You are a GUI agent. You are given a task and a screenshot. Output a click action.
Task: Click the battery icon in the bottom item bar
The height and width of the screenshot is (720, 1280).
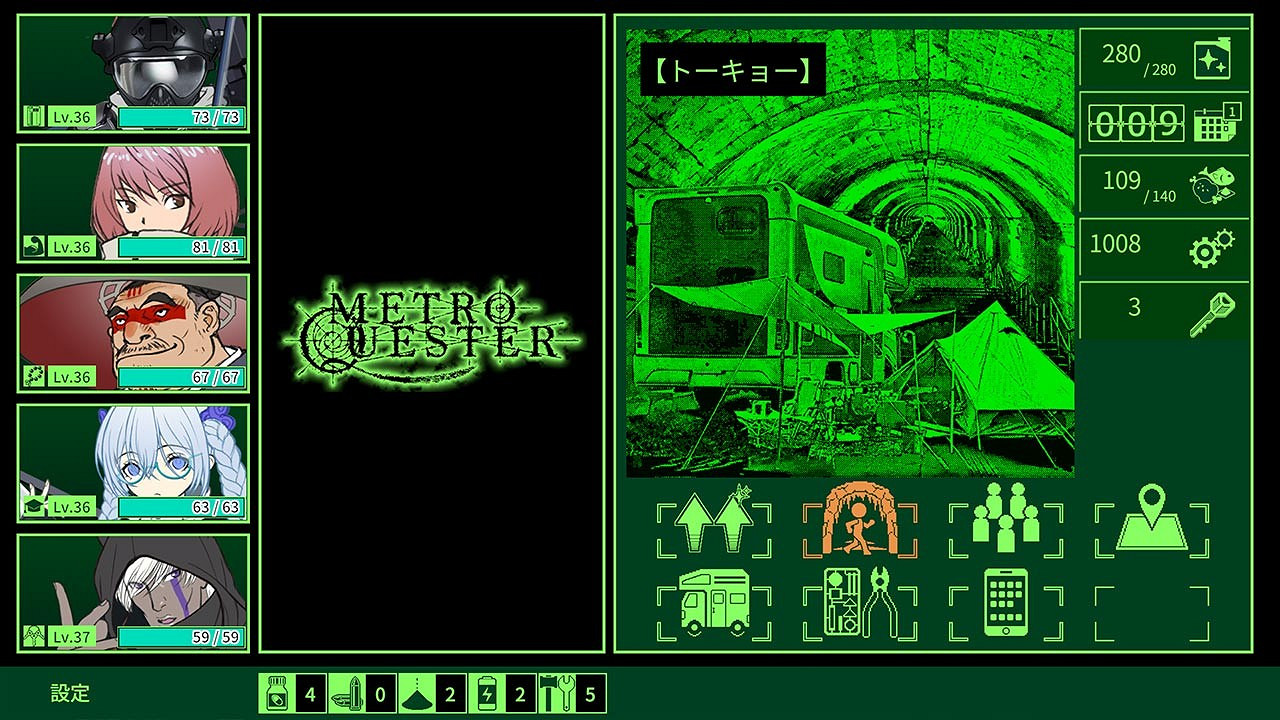(488, 692)
